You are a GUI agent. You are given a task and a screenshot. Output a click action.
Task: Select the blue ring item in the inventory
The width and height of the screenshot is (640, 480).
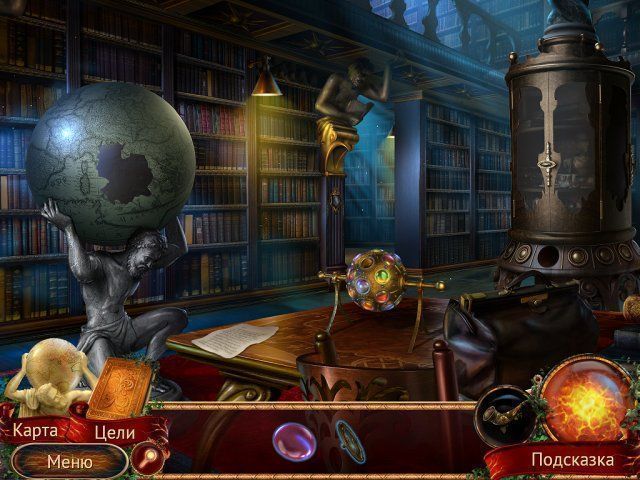[x=350, y=439]
